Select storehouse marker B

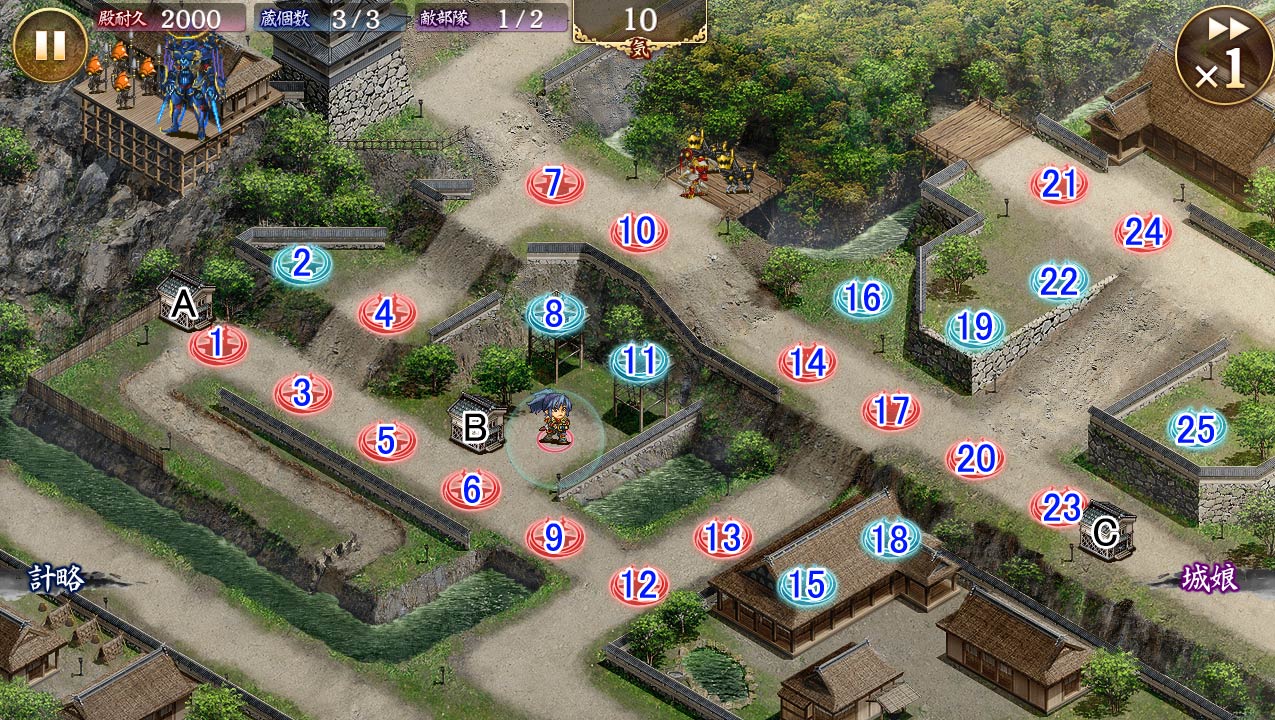[476, 425]
